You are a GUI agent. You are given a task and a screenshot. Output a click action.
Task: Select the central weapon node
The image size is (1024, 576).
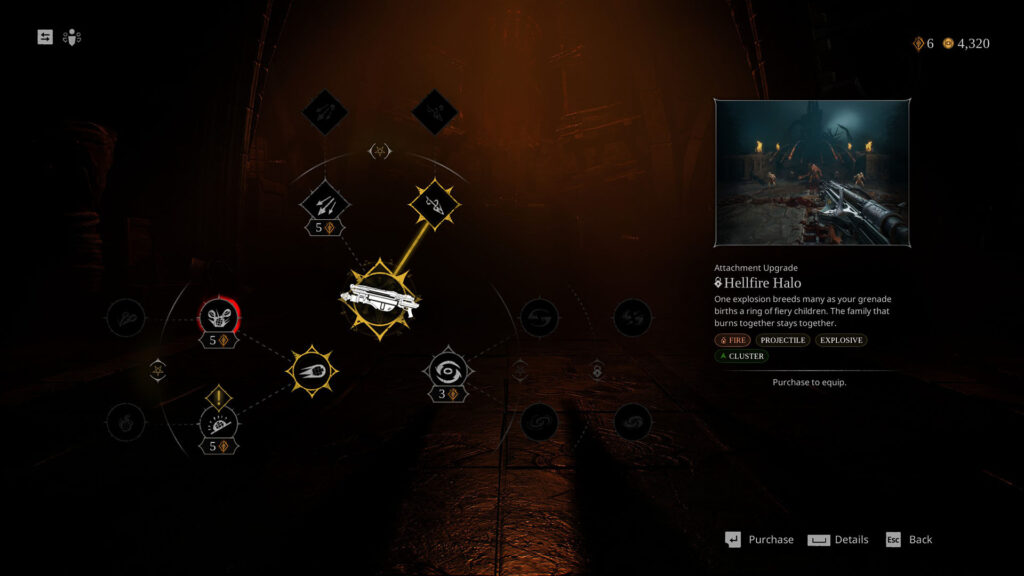(x=379, y=298)
